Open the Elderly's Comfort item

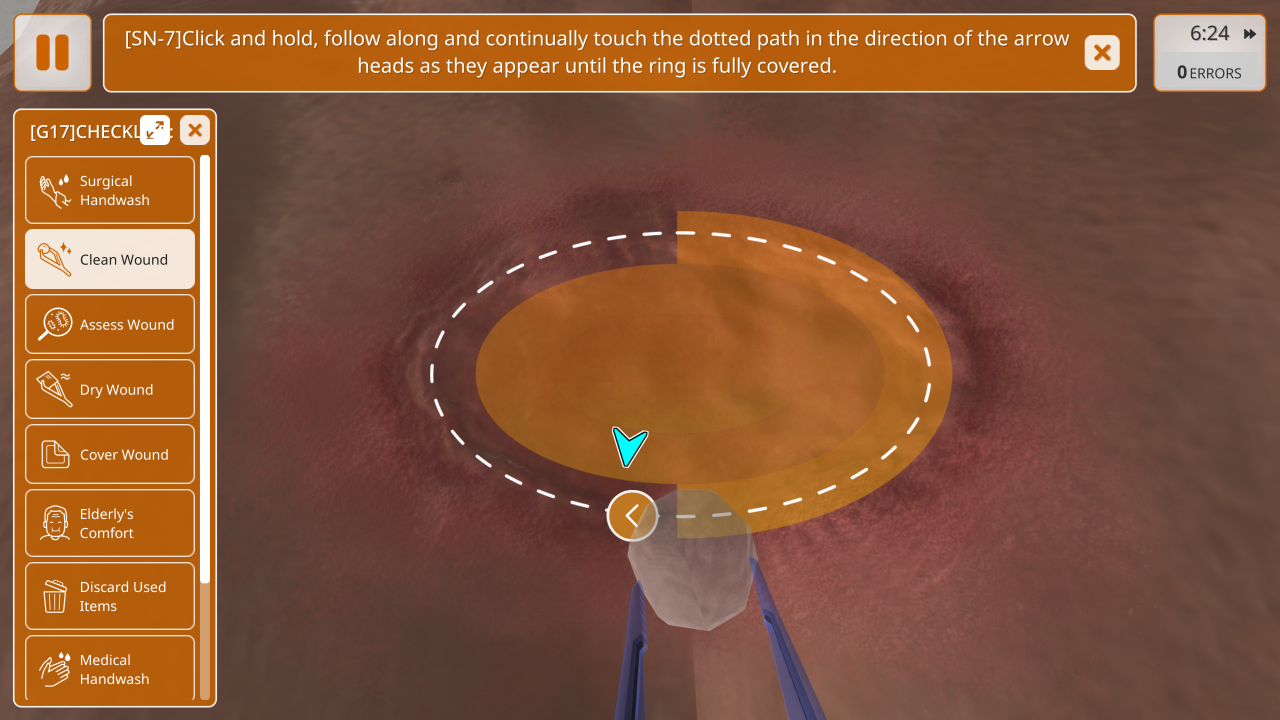pos(110,523)
